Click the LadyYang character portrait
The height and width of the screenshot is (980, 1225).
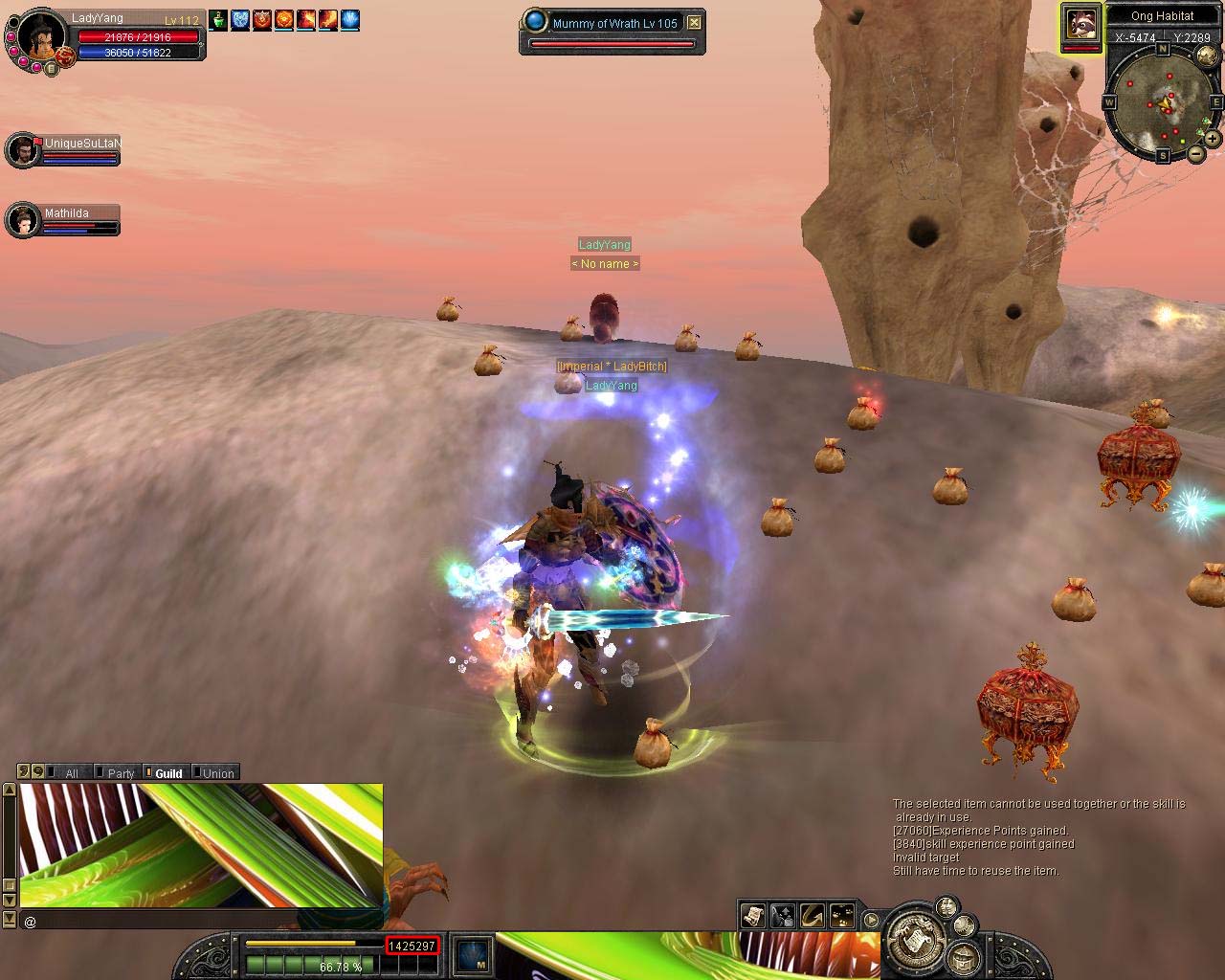coord(40,36)
